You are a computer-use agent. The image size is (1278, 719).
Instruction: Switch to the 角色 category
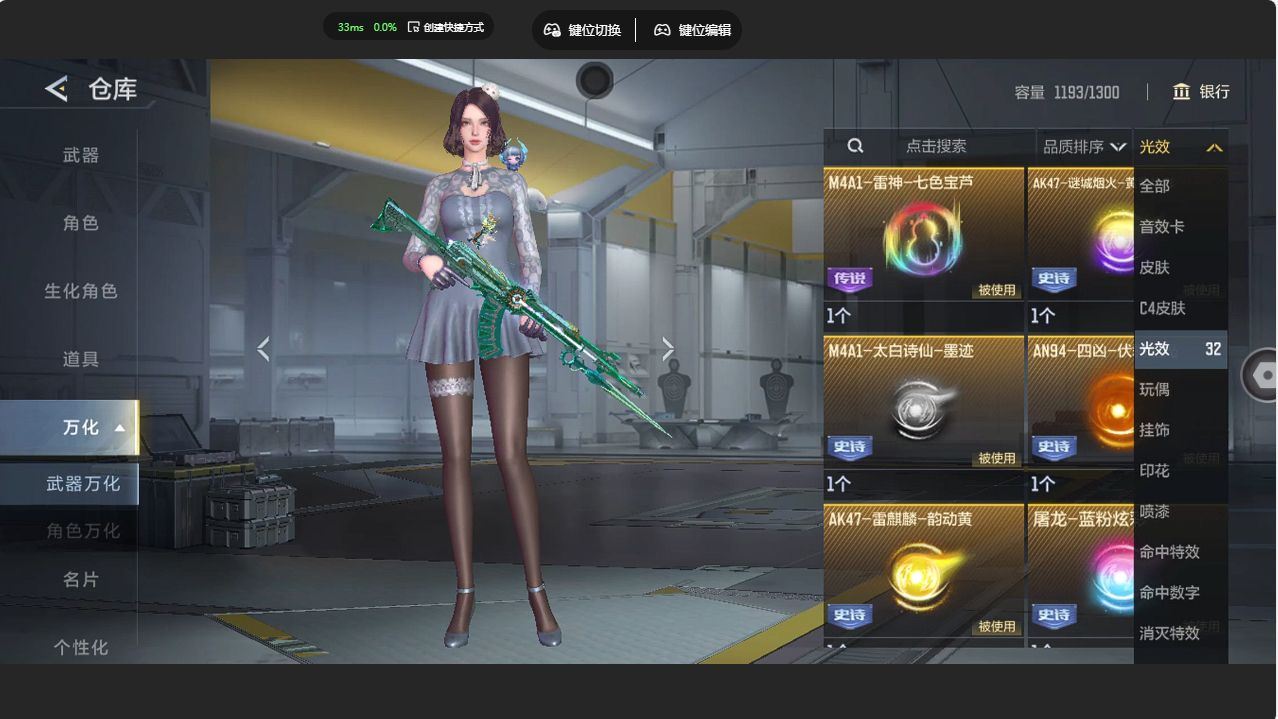coord(81,223)
